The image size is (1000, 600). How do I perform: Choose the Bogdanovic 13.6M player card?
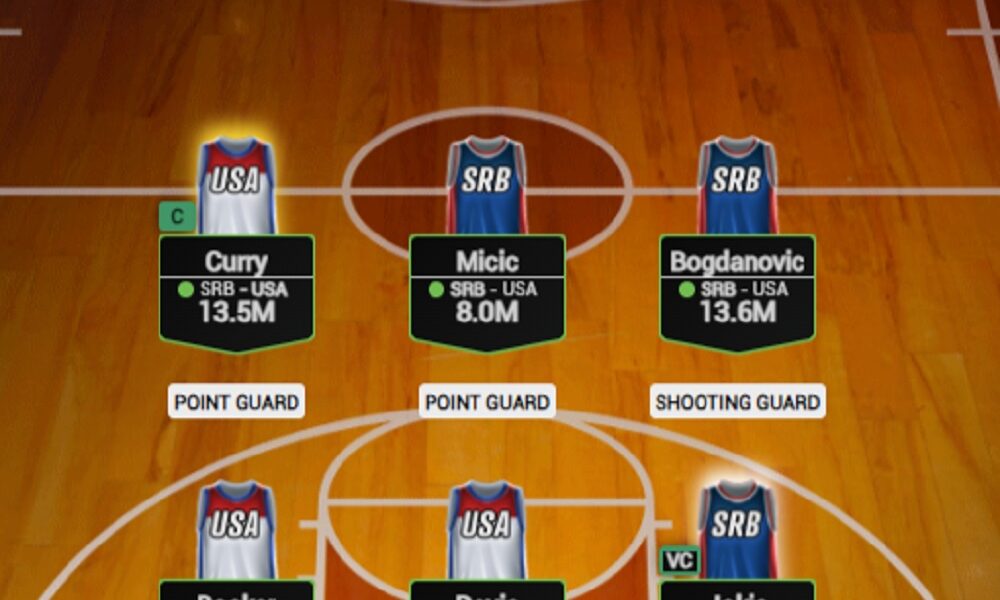tap(737, 290)
